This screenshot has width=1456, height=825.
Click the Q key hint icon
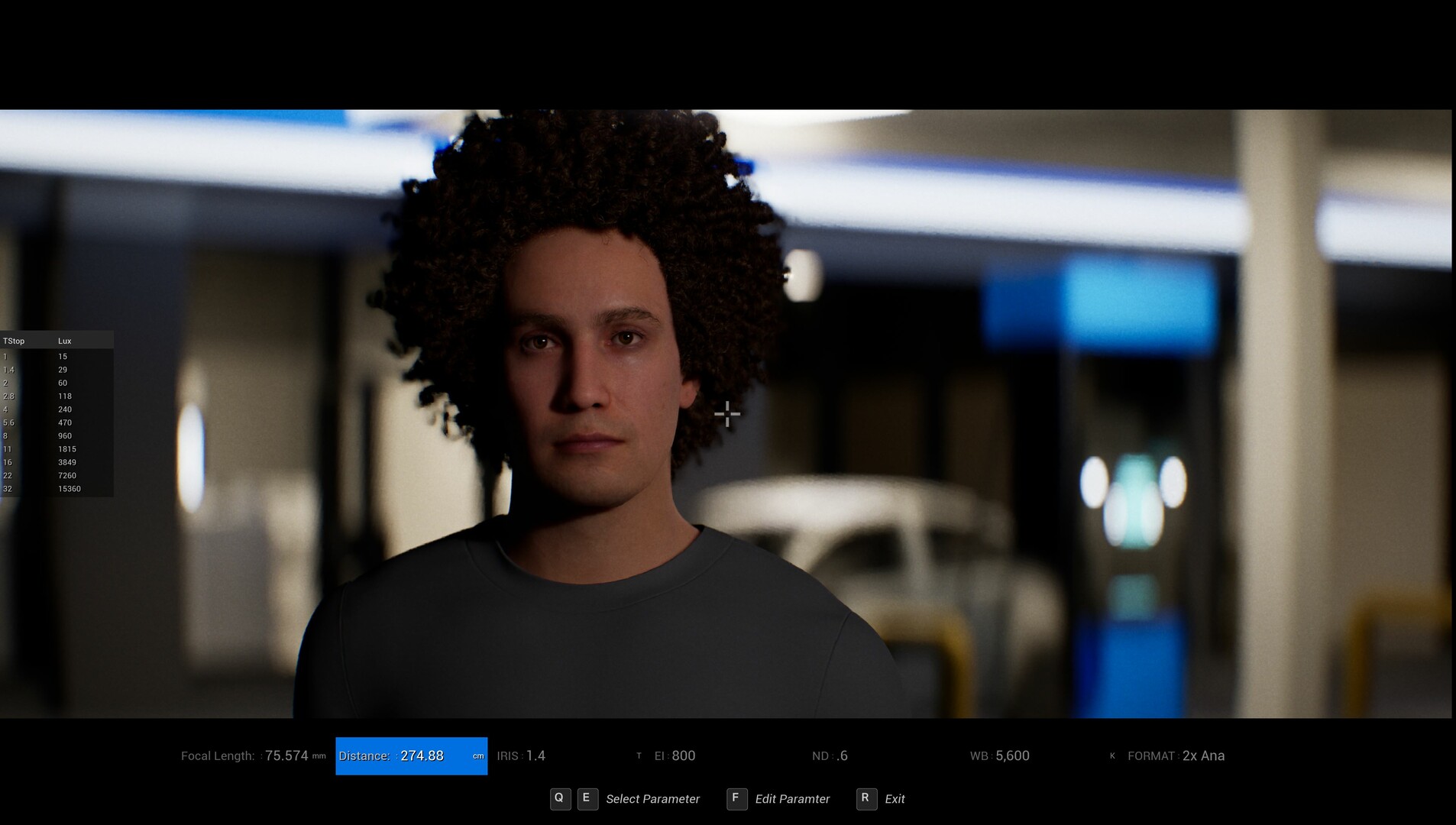pos(561,799)
